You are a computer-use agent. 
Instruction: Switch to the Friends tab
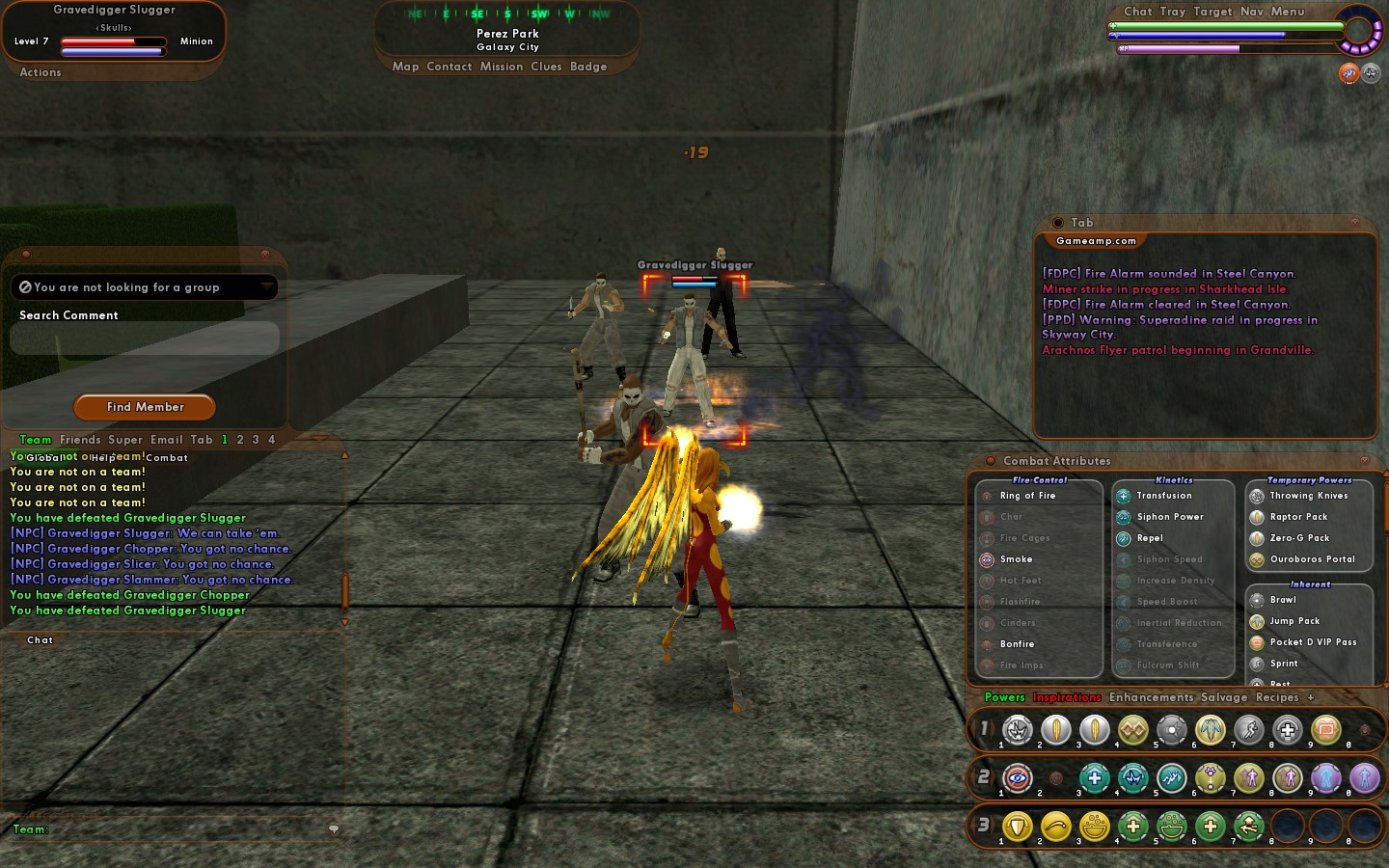[80, 440]
